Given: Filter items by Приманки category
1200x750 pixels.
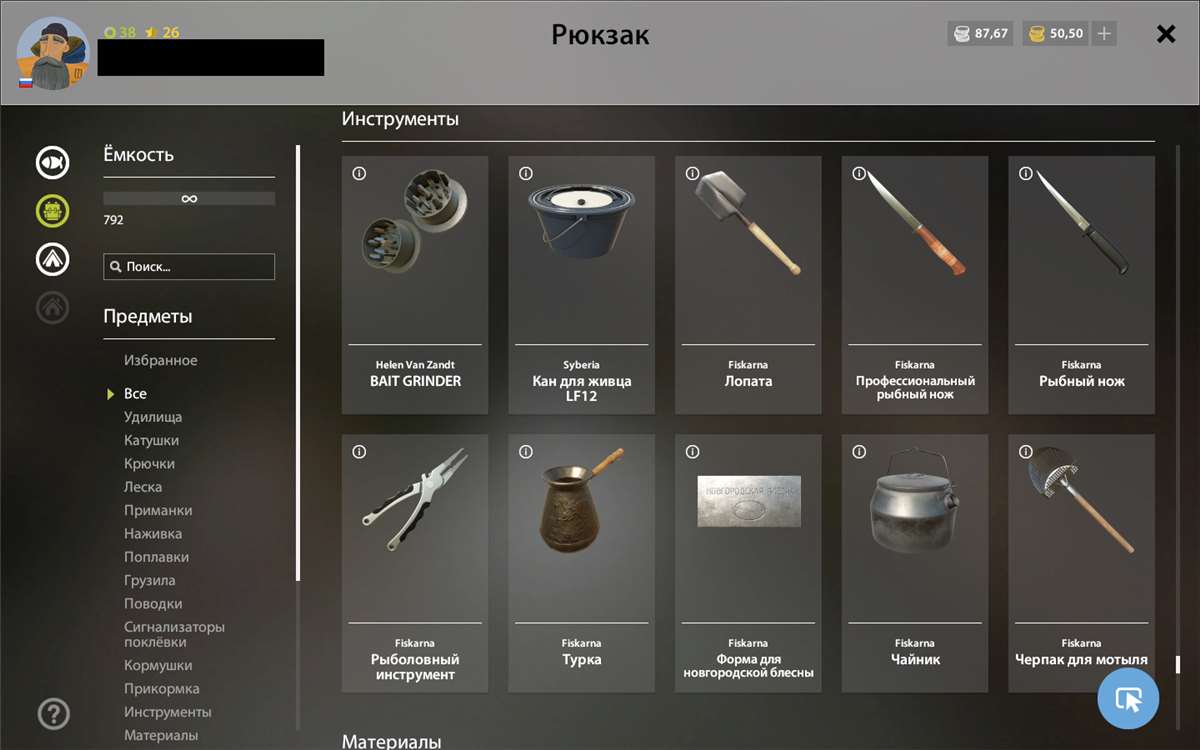Looking at the screenshot, I should (x=158, y=510).
